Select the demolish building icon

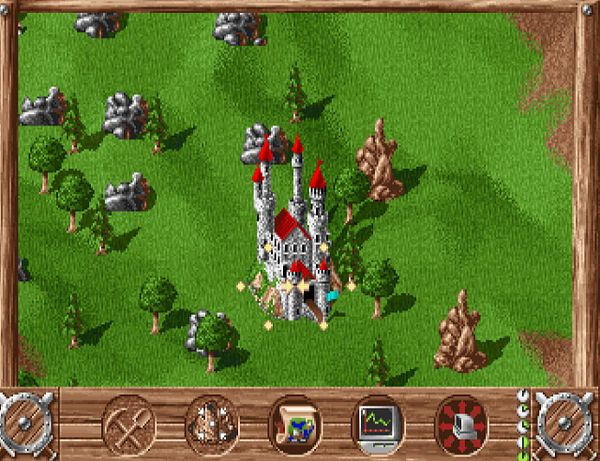point(212,421)
